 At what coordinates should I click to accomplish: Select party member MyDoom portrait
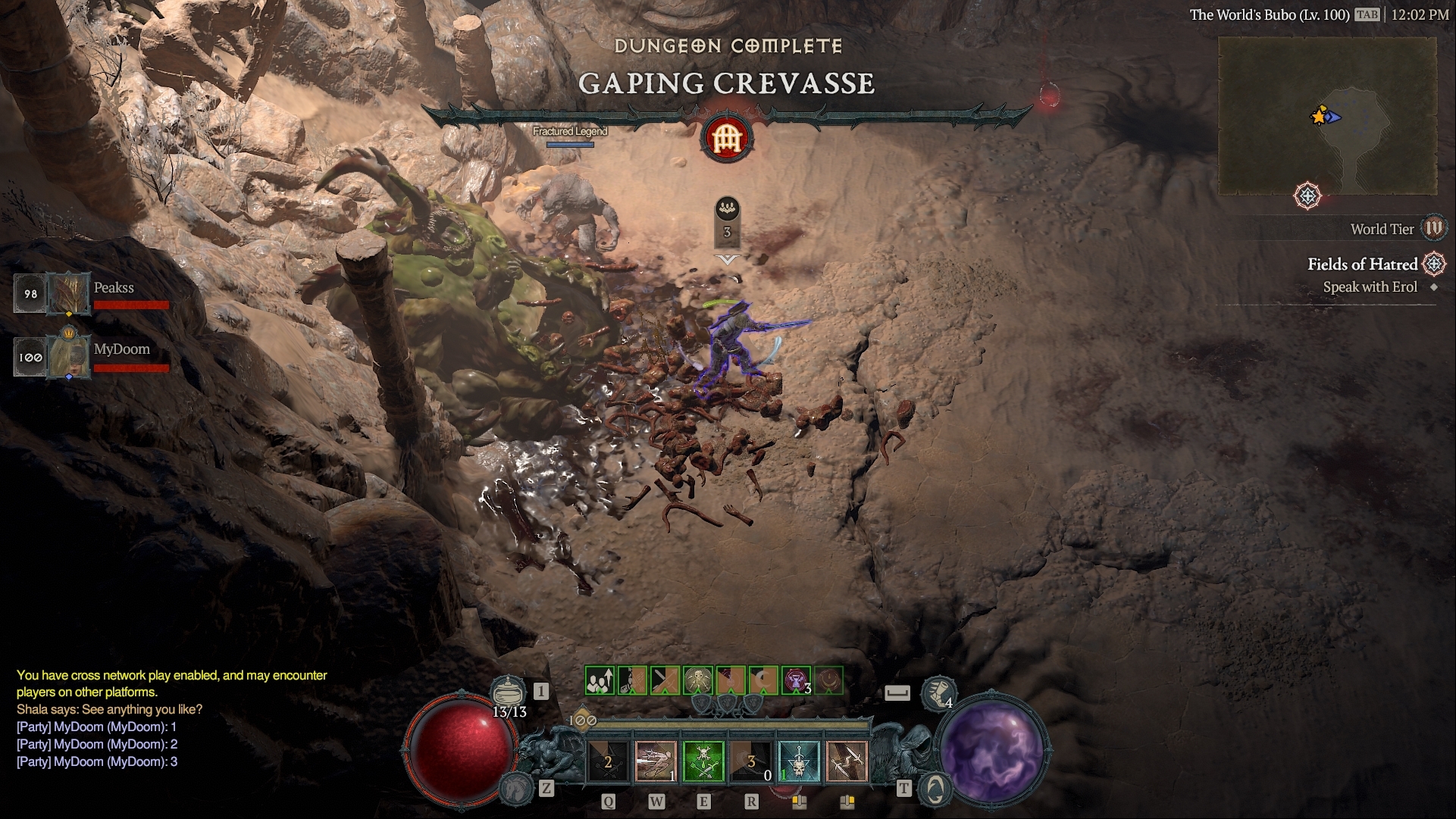point(69,355)
